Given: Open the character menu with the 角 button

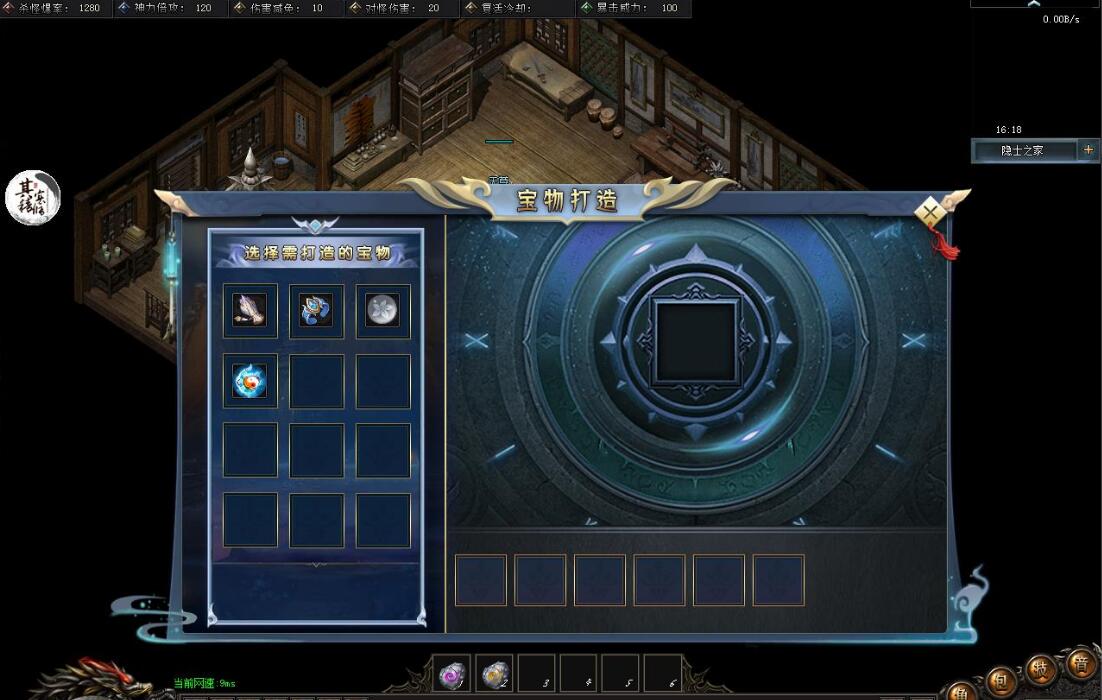Looking at the screenshot, I should 961,692.
